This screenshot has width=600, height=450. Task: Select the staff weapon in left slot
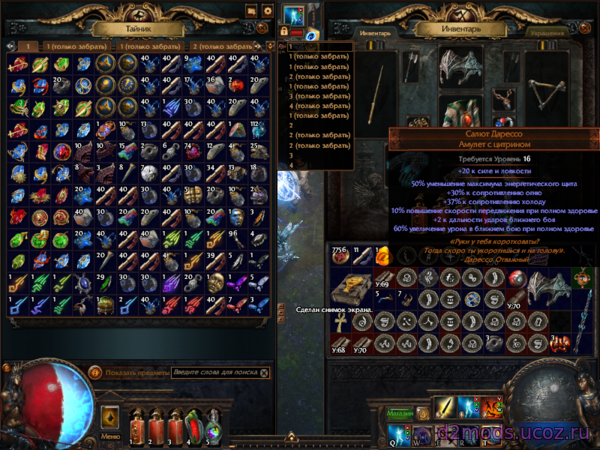point(378,100)
